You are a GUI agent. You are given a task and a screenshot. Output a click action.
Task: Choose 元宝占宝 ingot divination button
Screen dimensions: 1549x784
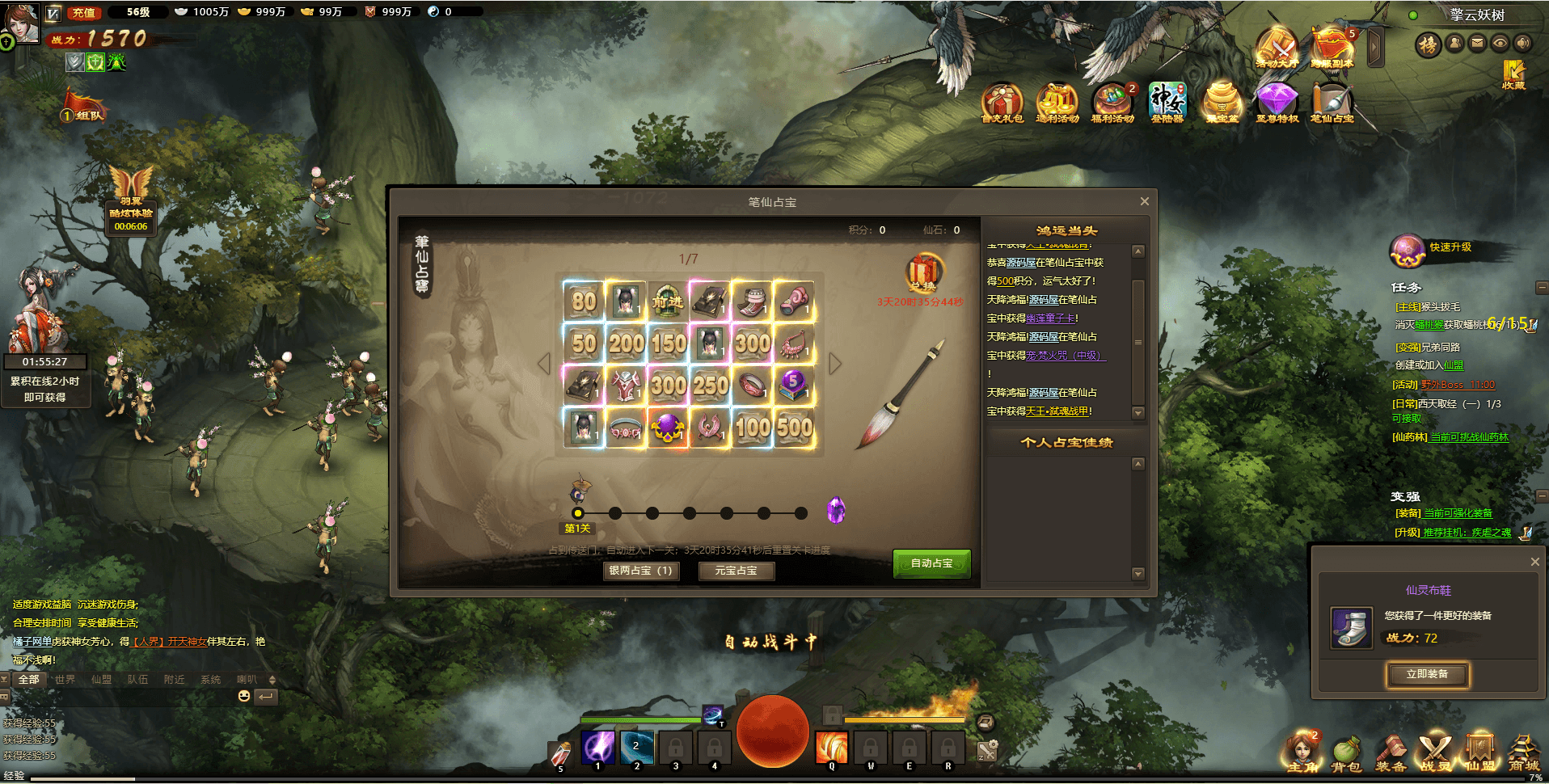(736, 571)
